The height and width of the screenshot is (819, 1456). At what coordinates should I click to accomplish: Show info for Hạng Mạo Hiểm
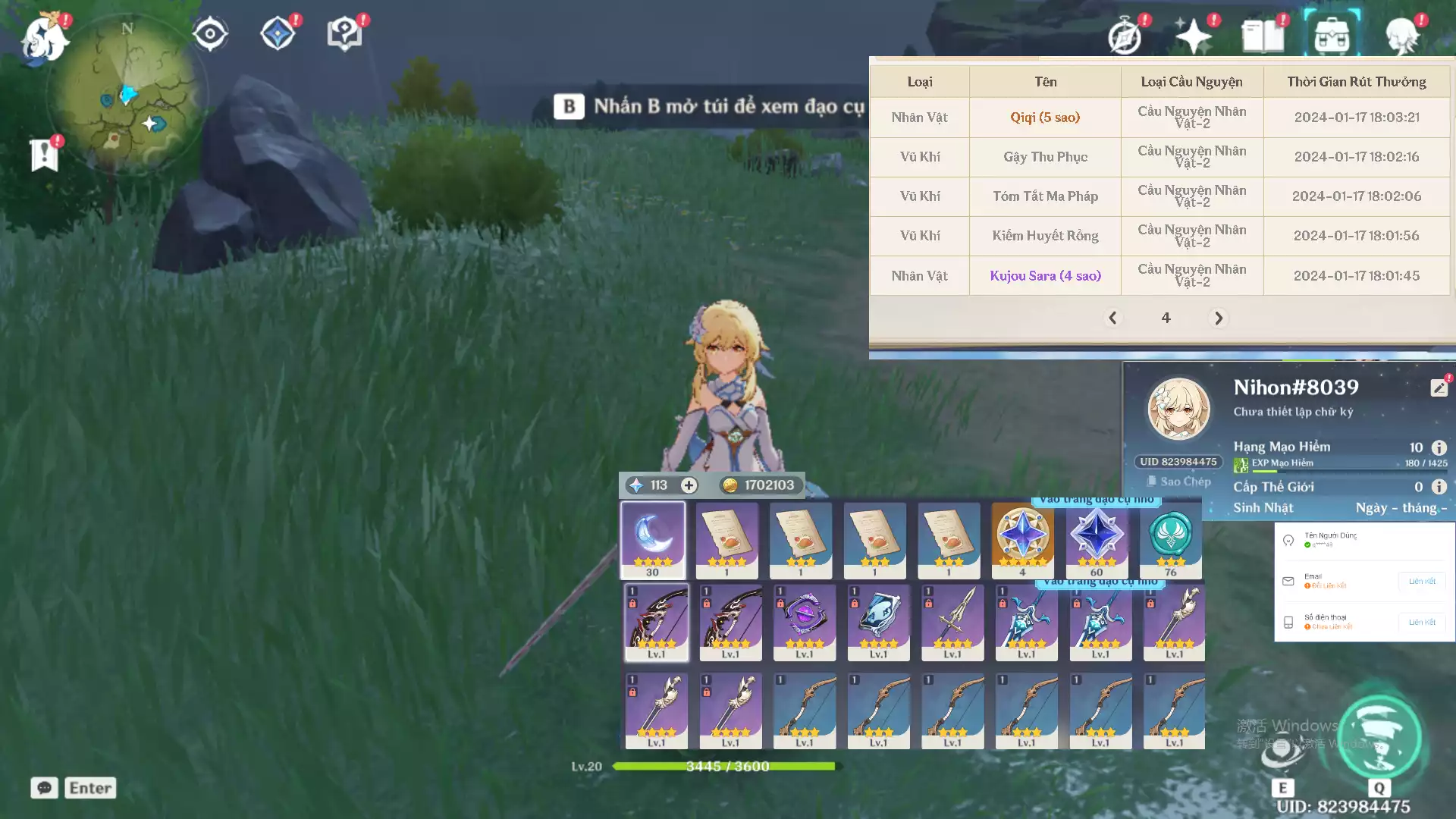(x=1439, y=447)
